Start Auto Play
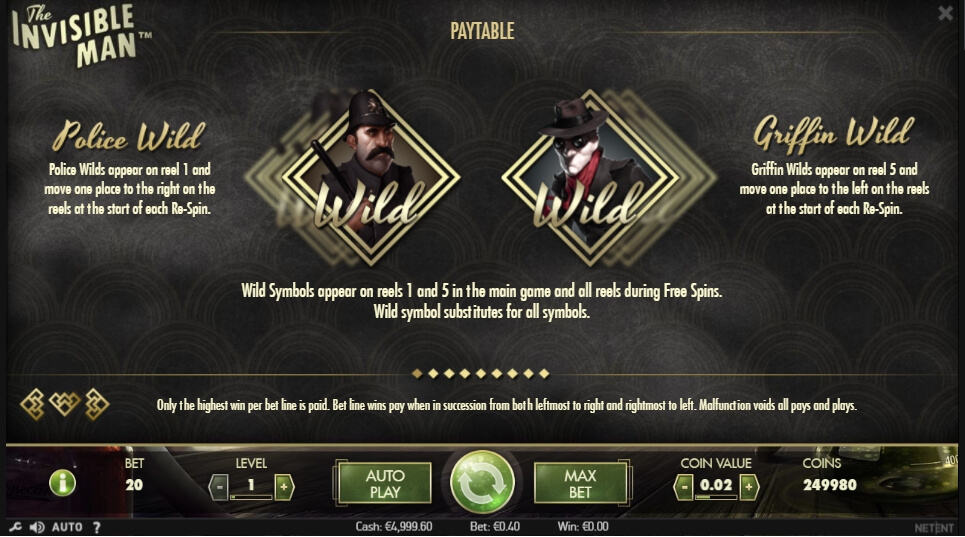Viewport: 965px width, 537px height. tap(385, 483)
